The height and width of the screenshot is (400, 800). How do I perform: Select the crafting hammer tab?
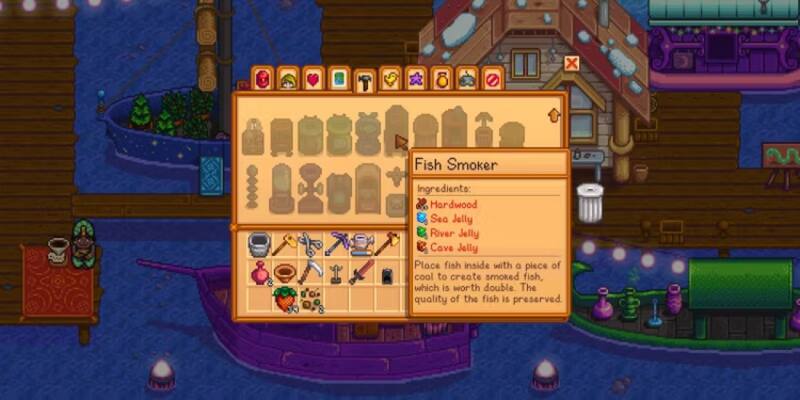tap(365, 79)
